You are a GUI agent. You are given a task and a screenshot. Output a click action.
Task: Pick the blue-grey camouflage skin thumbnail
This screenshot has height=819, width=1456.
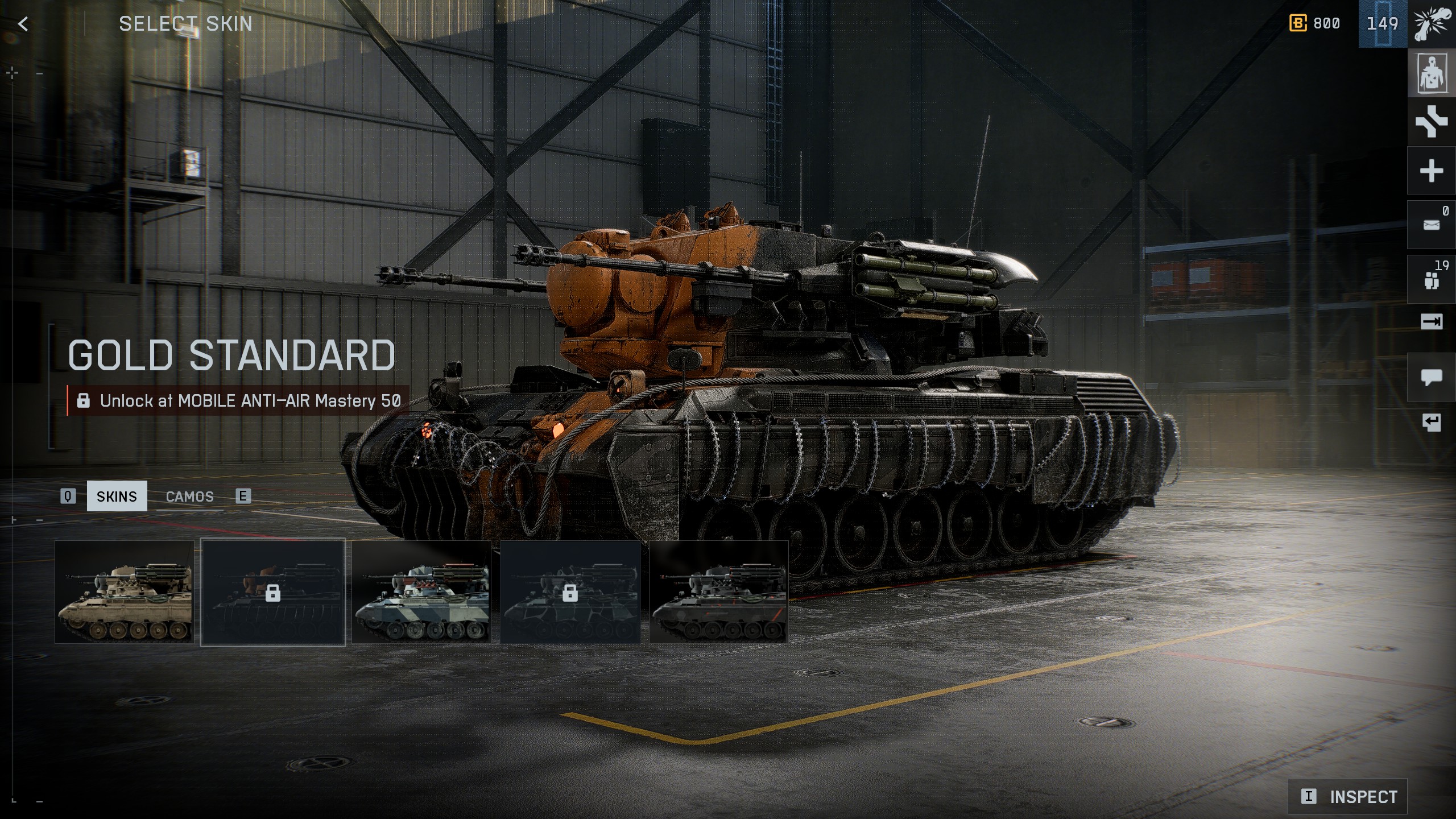[x=421, y=592]
